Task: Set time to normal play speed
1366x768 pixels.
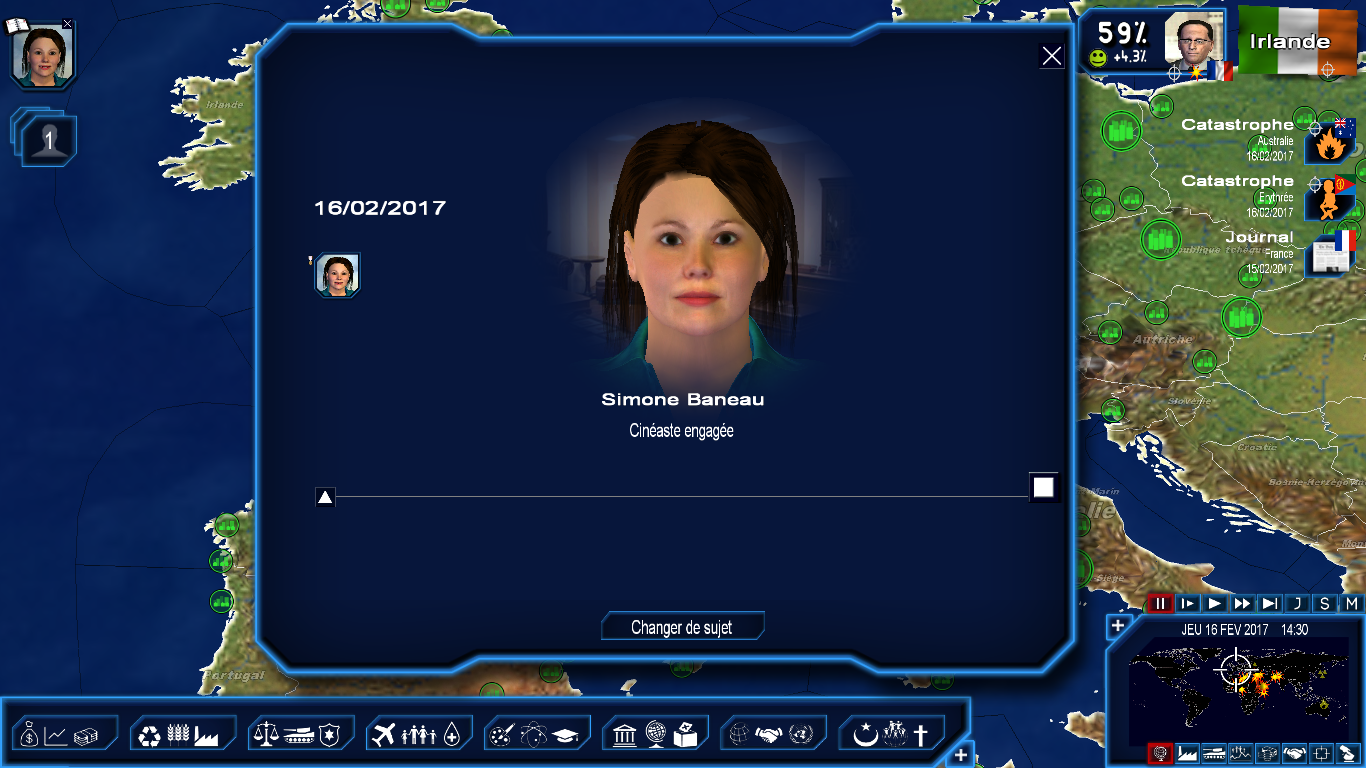Action: click(1215, 603)
